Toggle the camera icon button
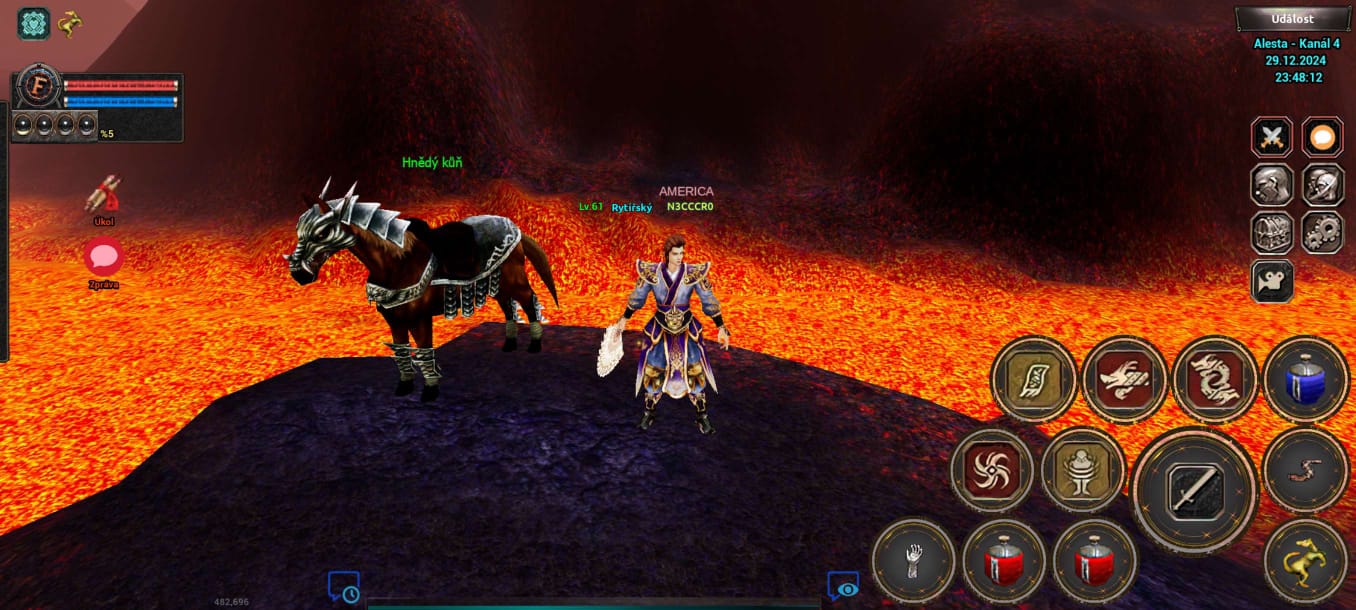This screenshot has width=1356, height=610. click(1272, 281)
